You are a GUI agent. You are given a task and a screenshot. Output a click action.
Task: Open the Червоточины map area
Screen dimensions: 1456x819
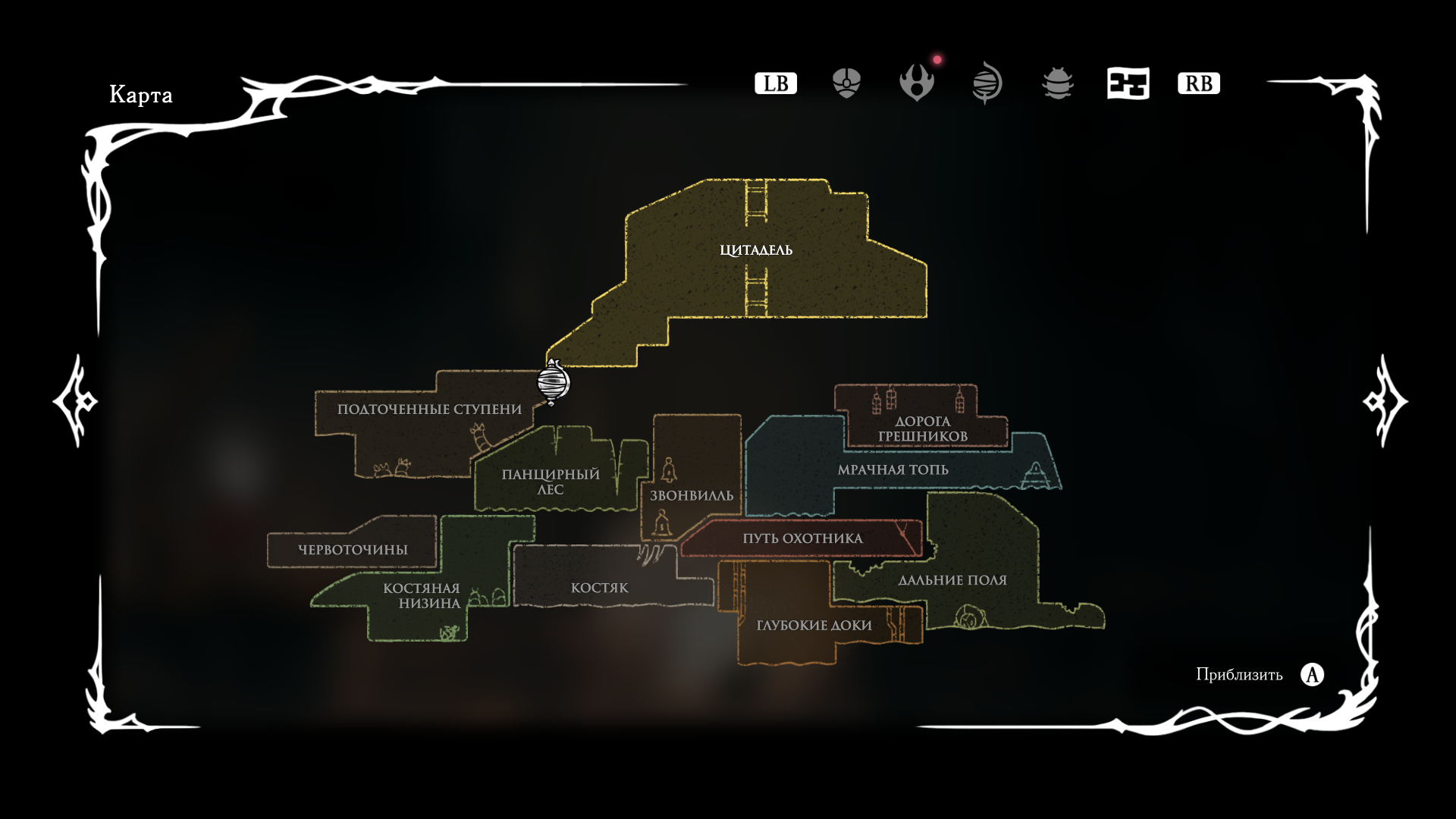coord(353,550)
